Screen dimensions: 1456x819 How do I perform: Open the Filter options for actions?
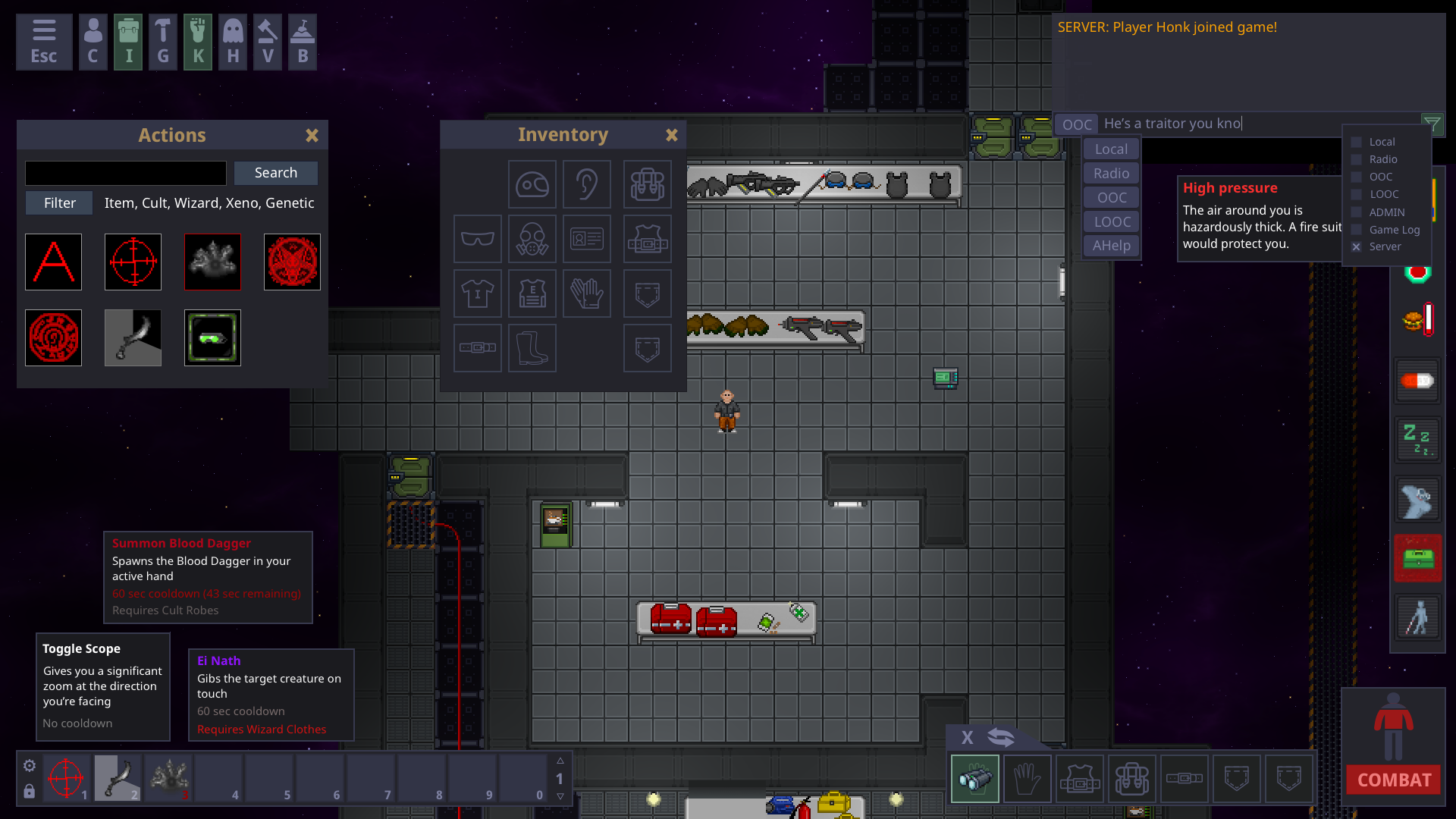59,203
